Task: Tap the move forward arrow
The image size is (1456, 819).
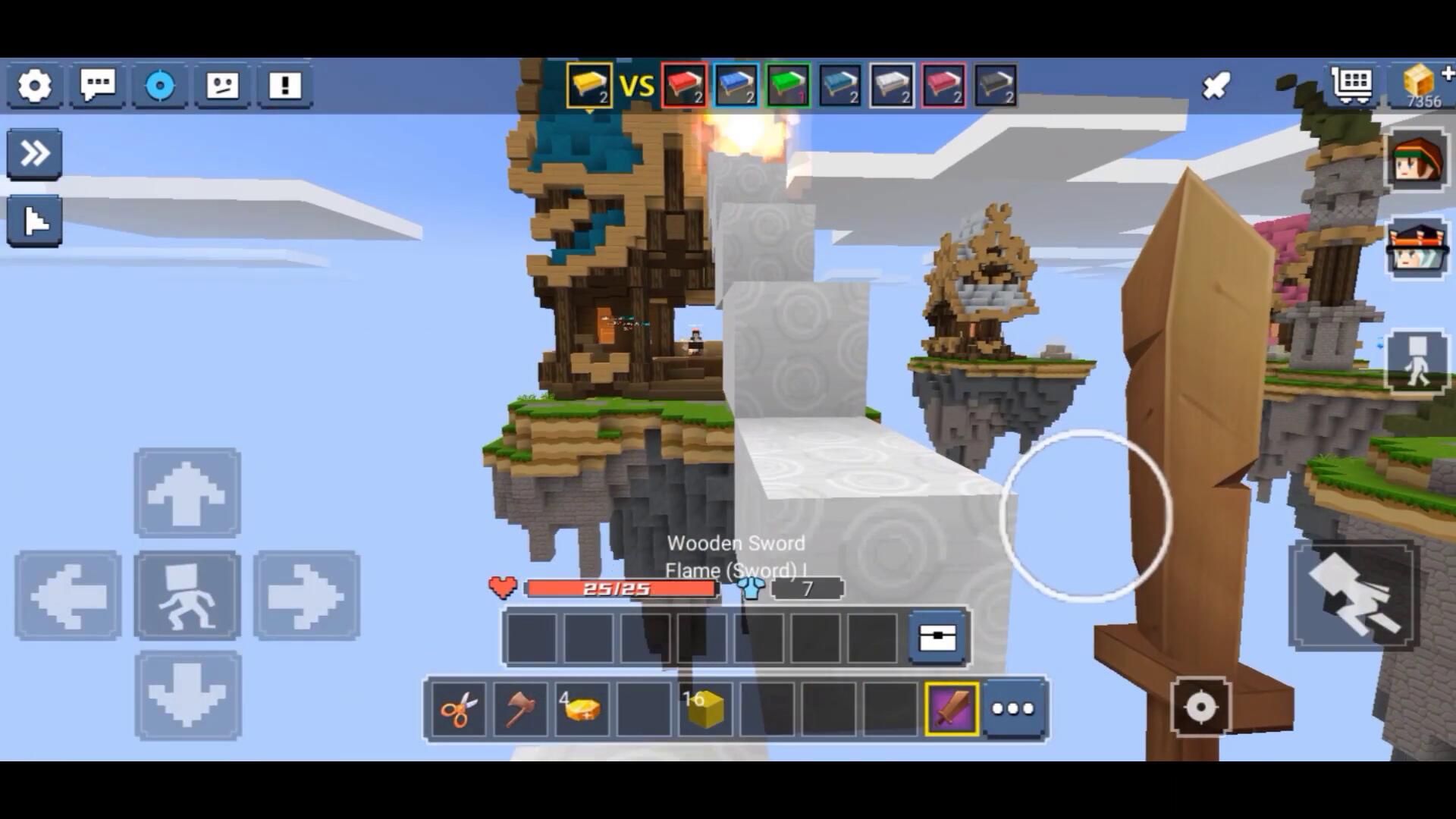Action: click(x=187, y=494)
